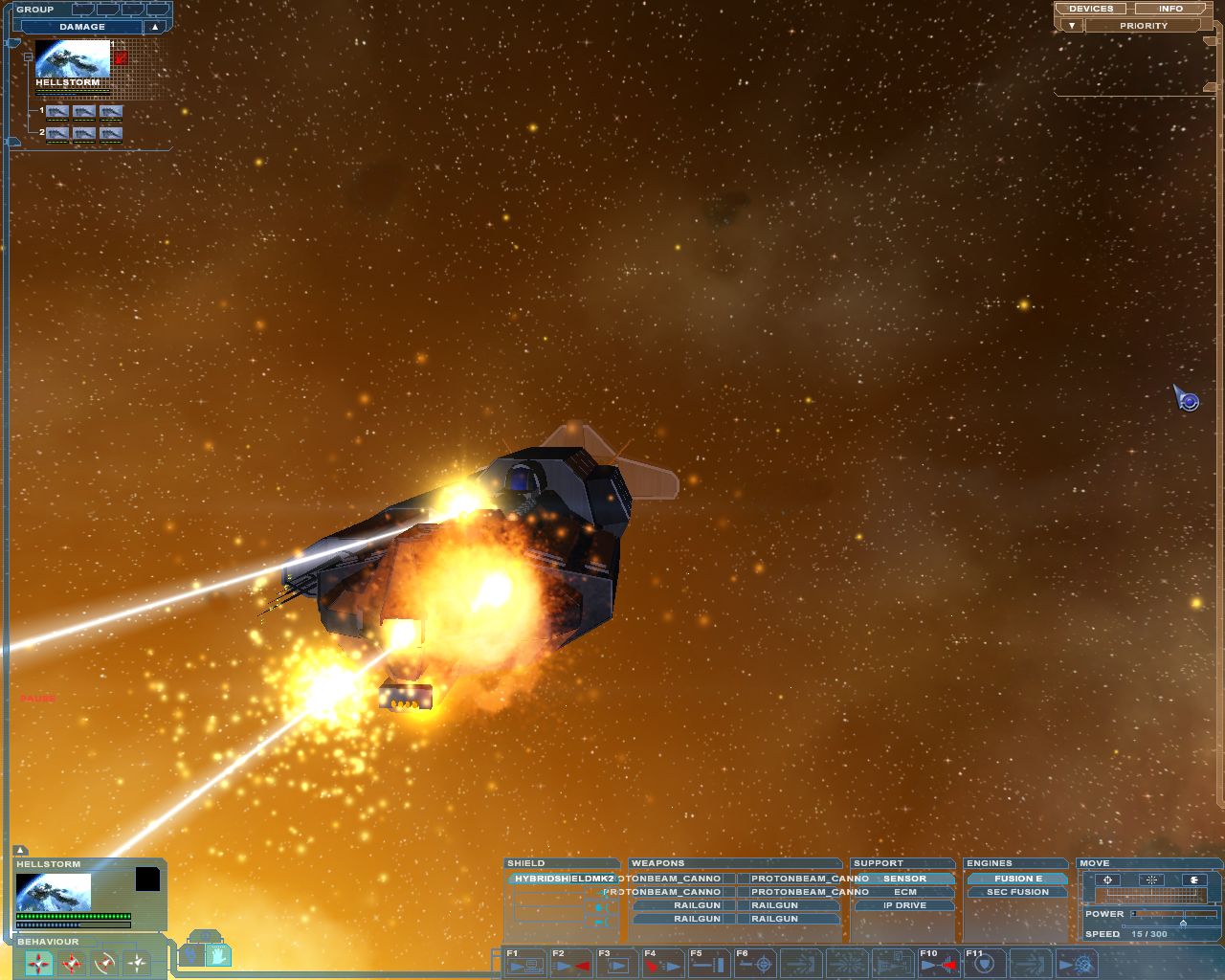This screenshot has width=1225, height=980.
Task: Select the first behaviour stance icon
Action: point(38,963)
